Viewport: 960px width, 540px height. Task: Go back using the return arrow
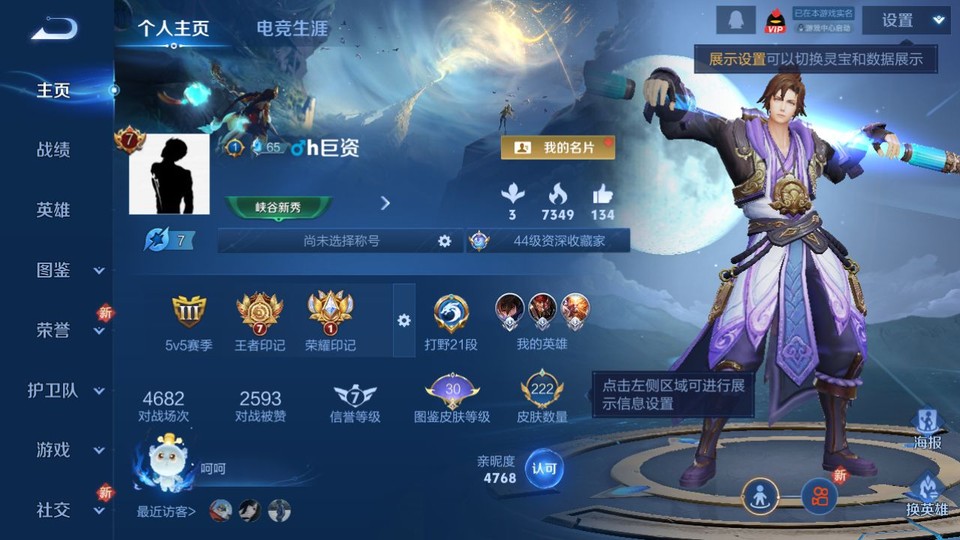[x=54, y=27]
